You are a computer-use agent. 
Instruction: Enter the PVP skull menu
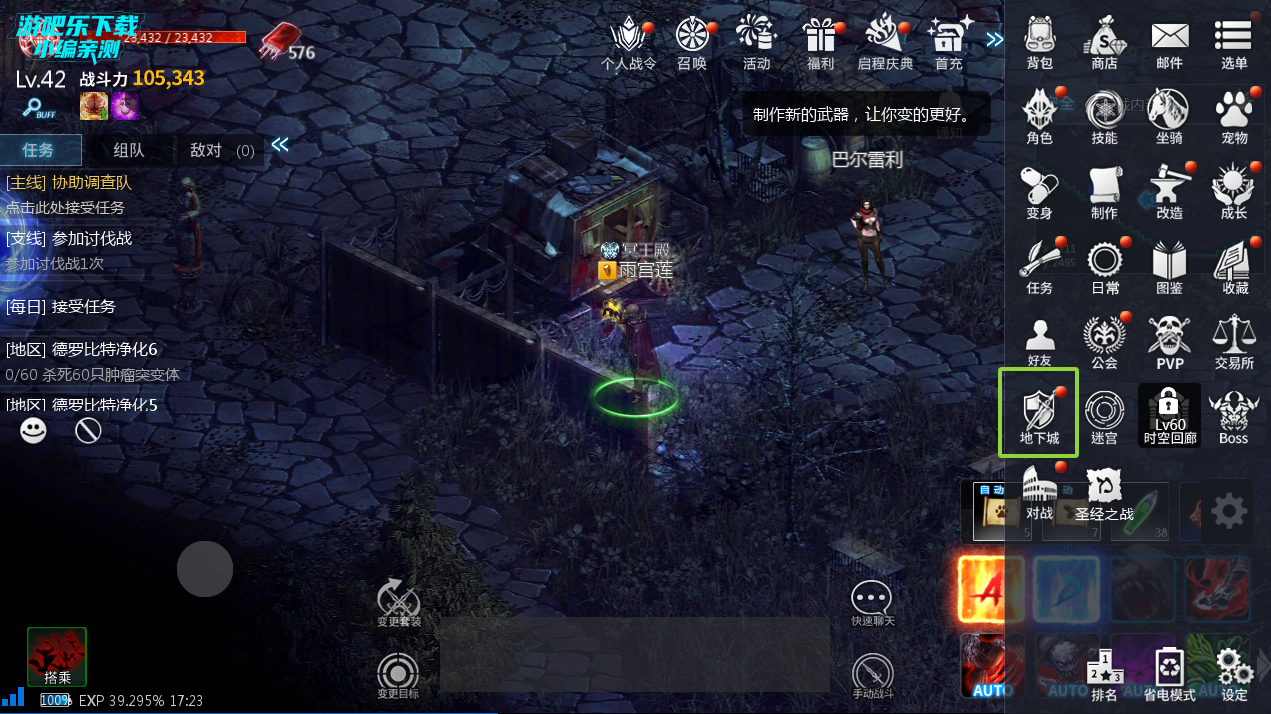point(1169,340)
